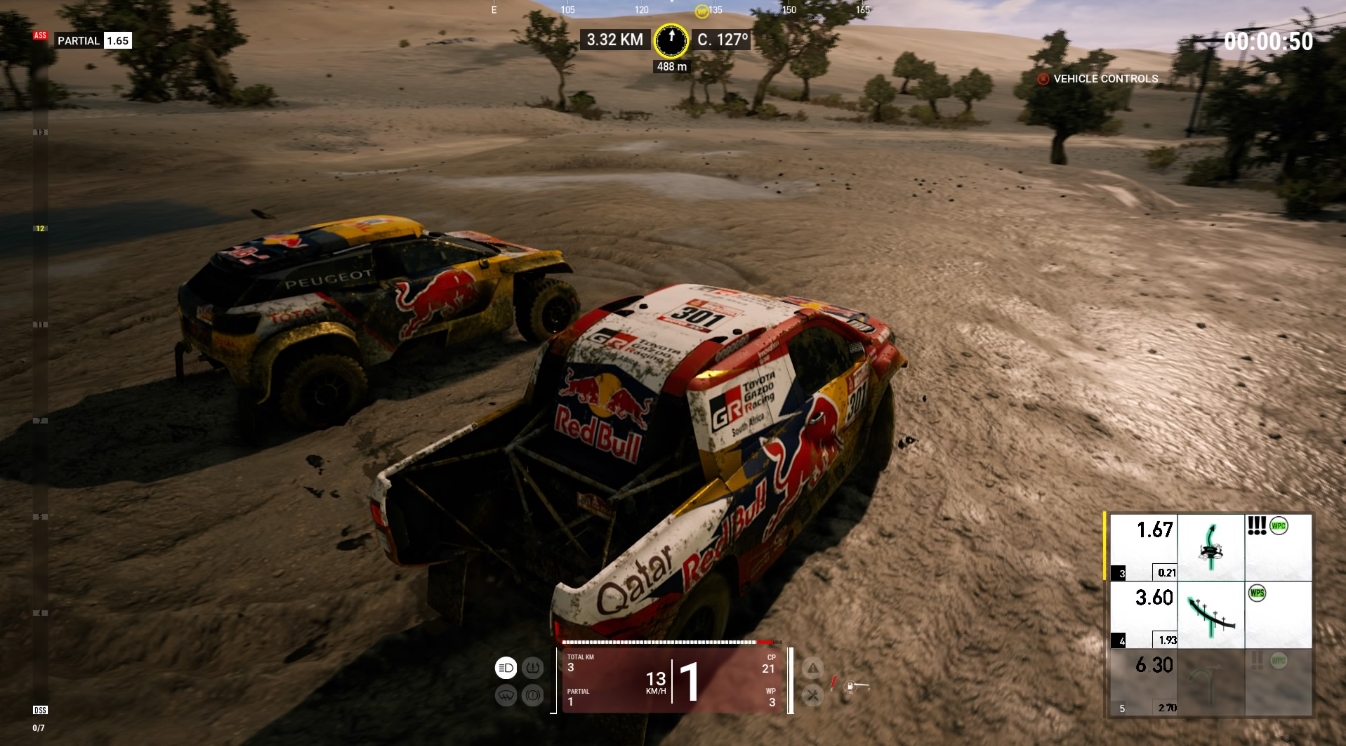Click the race timer showing 00:00:50
The height and width of the screenshot is (746, 1346).
tap(1269, 41)
